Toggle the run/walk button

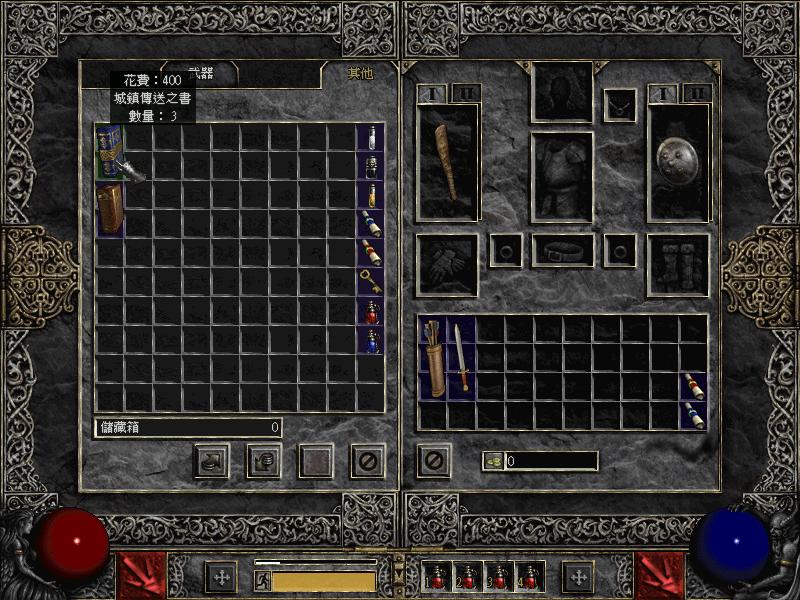tap(262, 580)
